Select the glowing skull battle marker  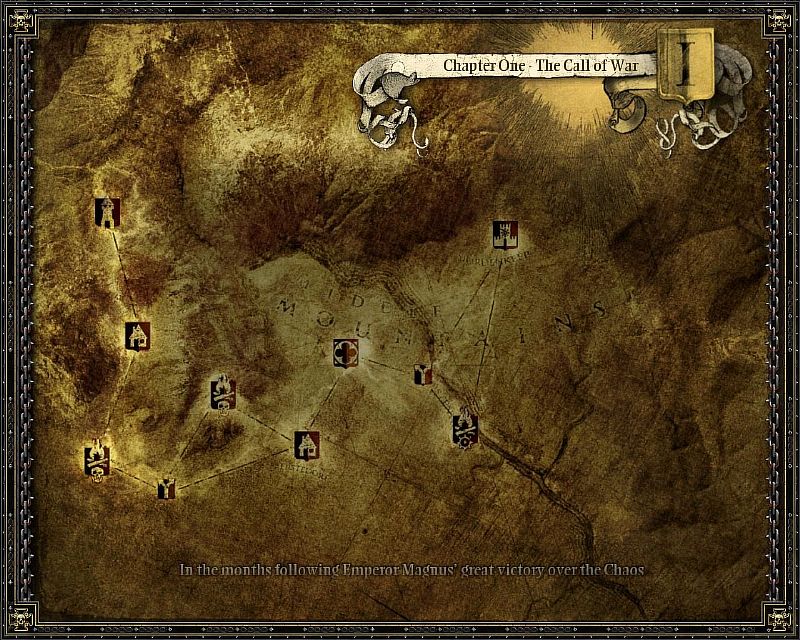97,459
